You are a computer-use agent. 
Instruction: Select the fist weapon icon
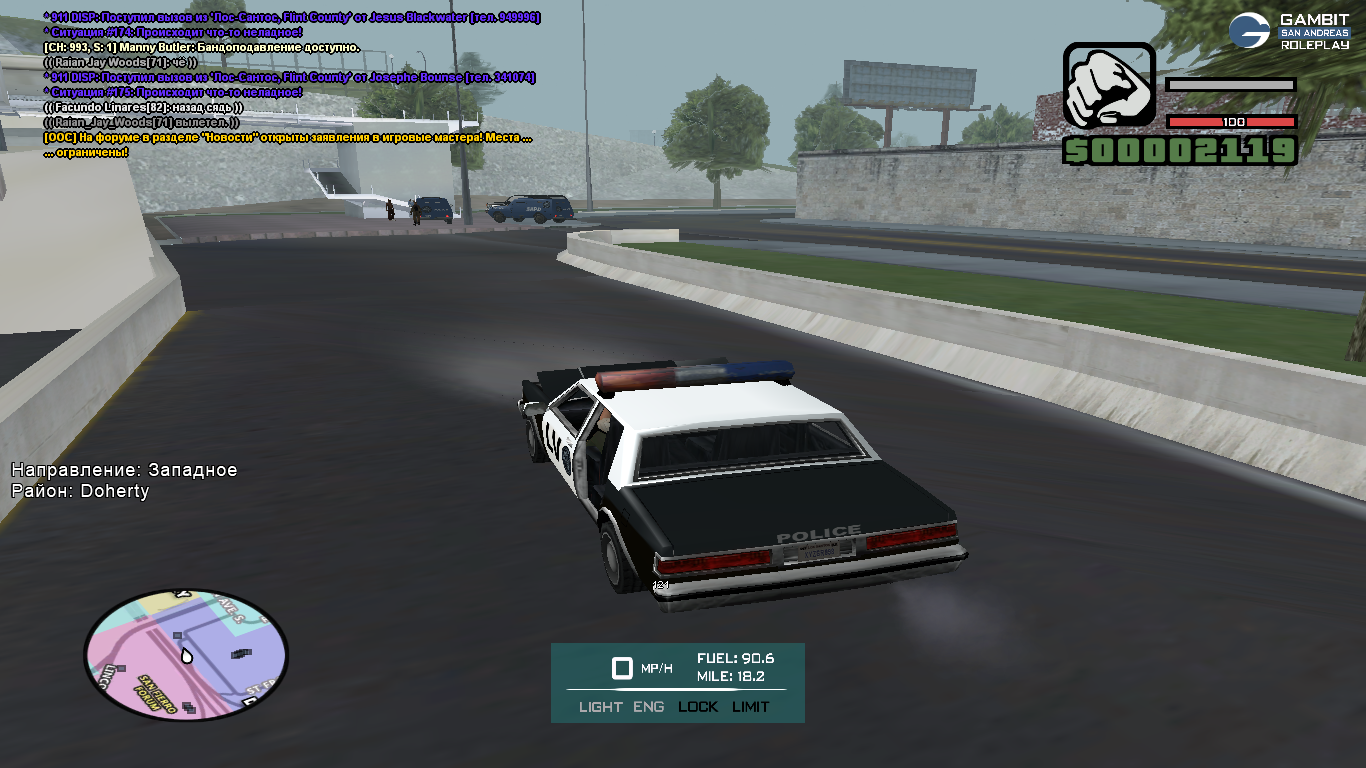click(x=1108, y=88)
